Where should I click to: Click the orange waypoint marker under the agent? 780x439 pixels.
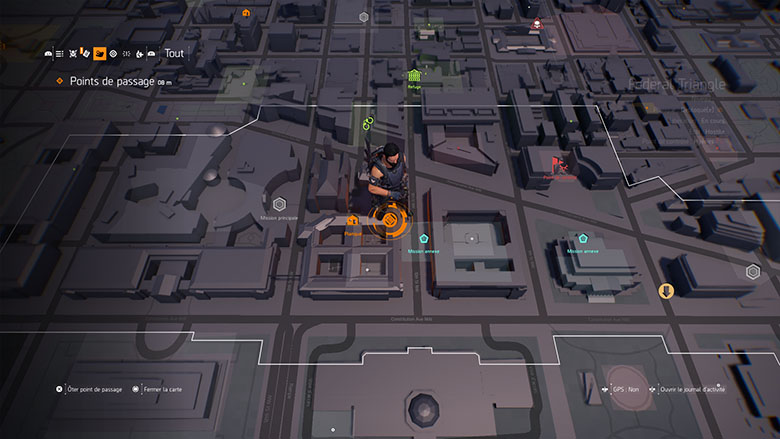tap(388, 219)
